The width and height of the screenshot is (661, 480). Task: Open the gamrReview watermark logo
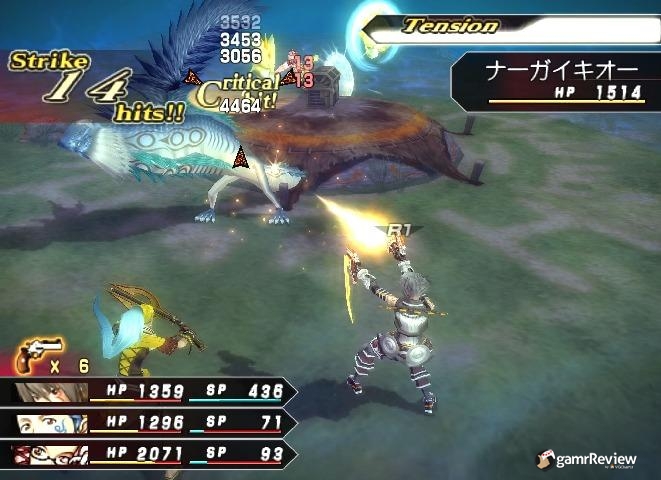coord(589,458)
